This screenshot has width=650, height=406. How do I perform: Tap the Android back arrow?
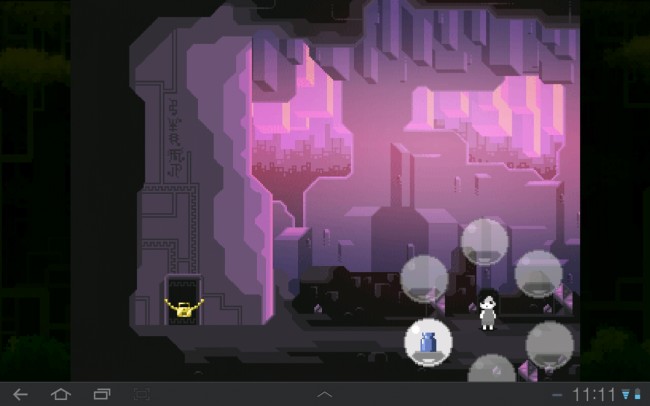[x=20, y=394]
